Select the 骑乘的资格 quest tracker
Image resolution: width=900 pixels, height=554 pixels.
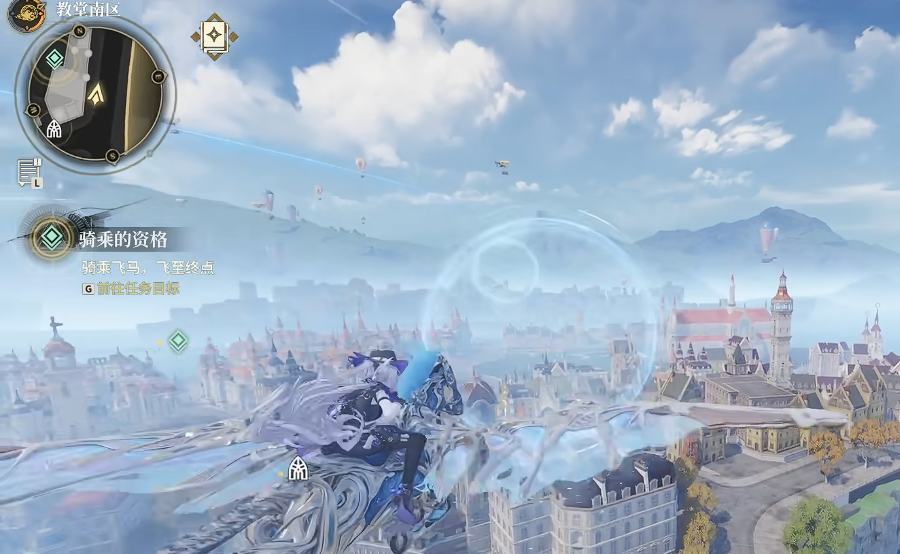point(122,239)
